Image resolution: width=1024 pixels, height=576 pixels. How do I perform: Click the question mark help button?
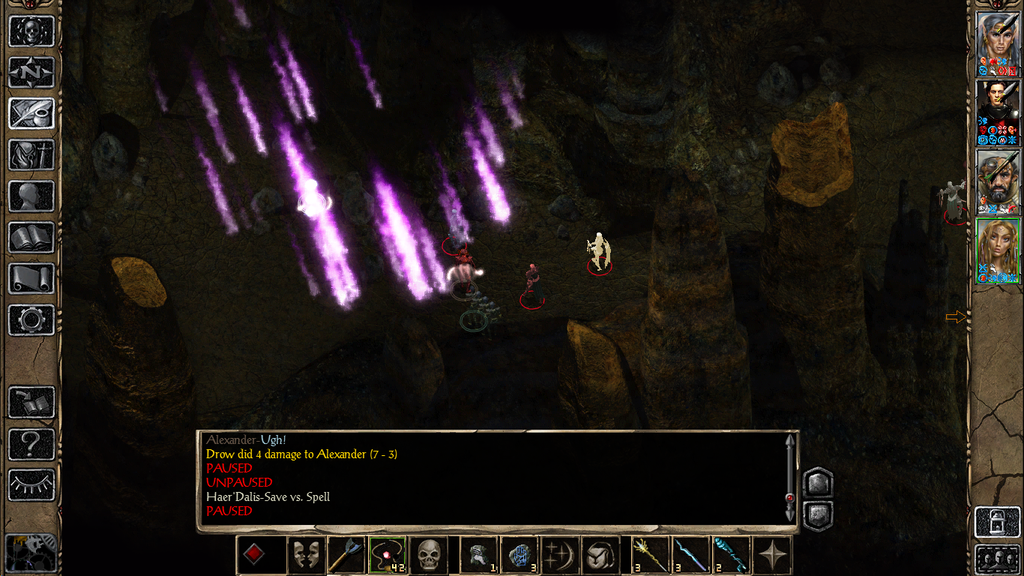pyautogui.click(x=31, y=444)
